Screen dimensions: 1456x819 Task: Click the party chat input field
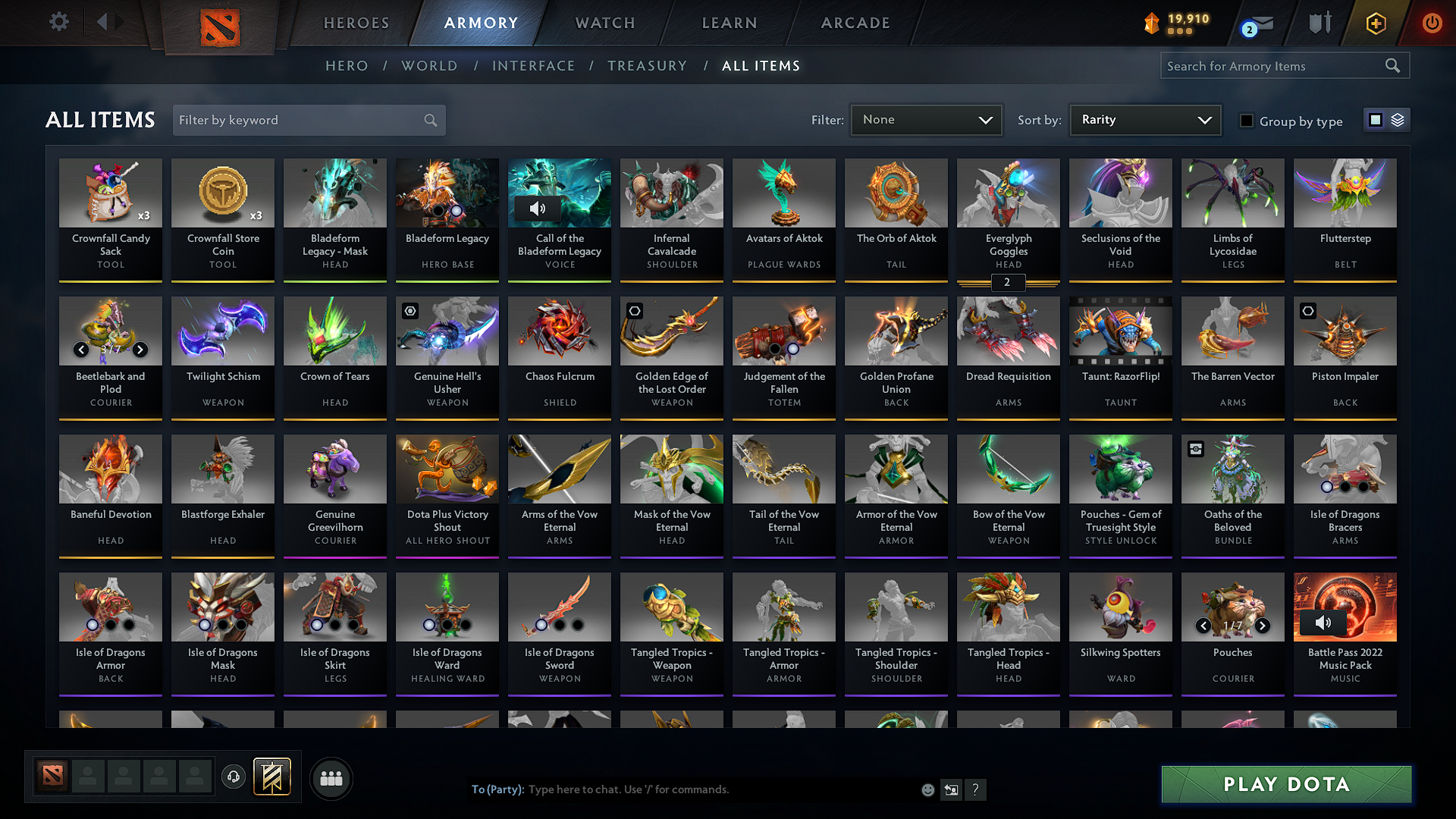tap(682, 789)
